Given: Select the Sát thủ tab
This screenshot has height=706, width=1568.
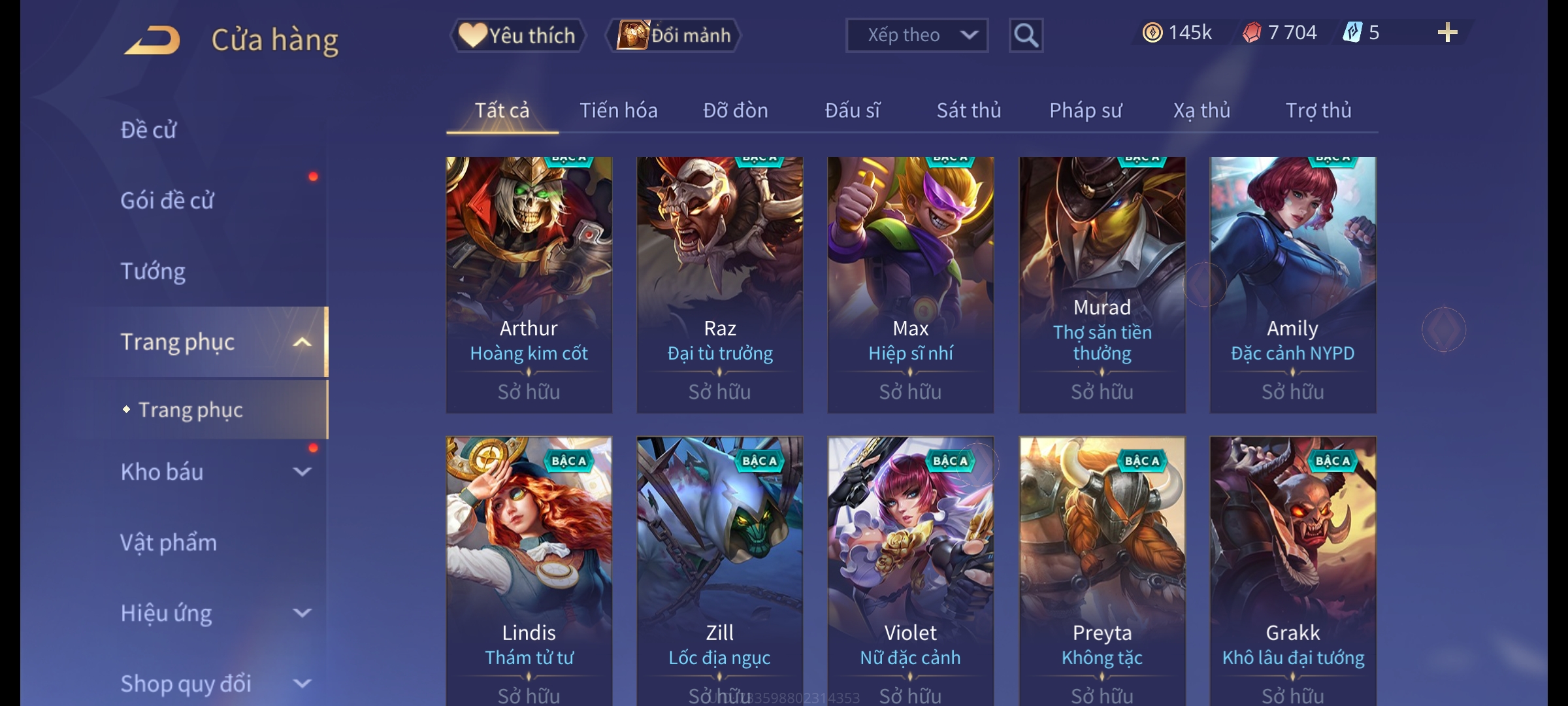Looking at the screenshot, I should tap(968, 110).
